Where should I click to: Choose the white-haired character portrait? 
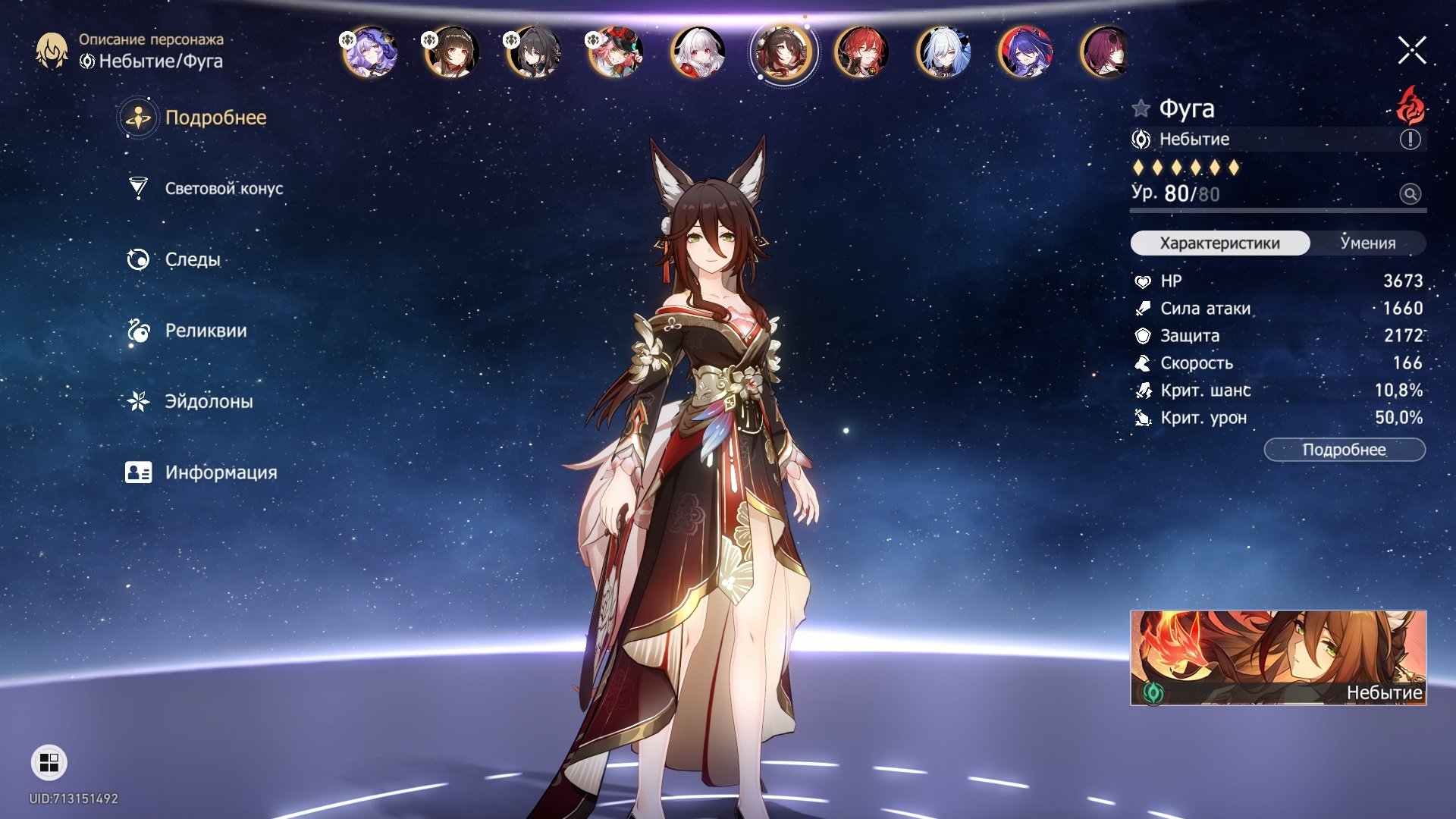coord(698,52)
